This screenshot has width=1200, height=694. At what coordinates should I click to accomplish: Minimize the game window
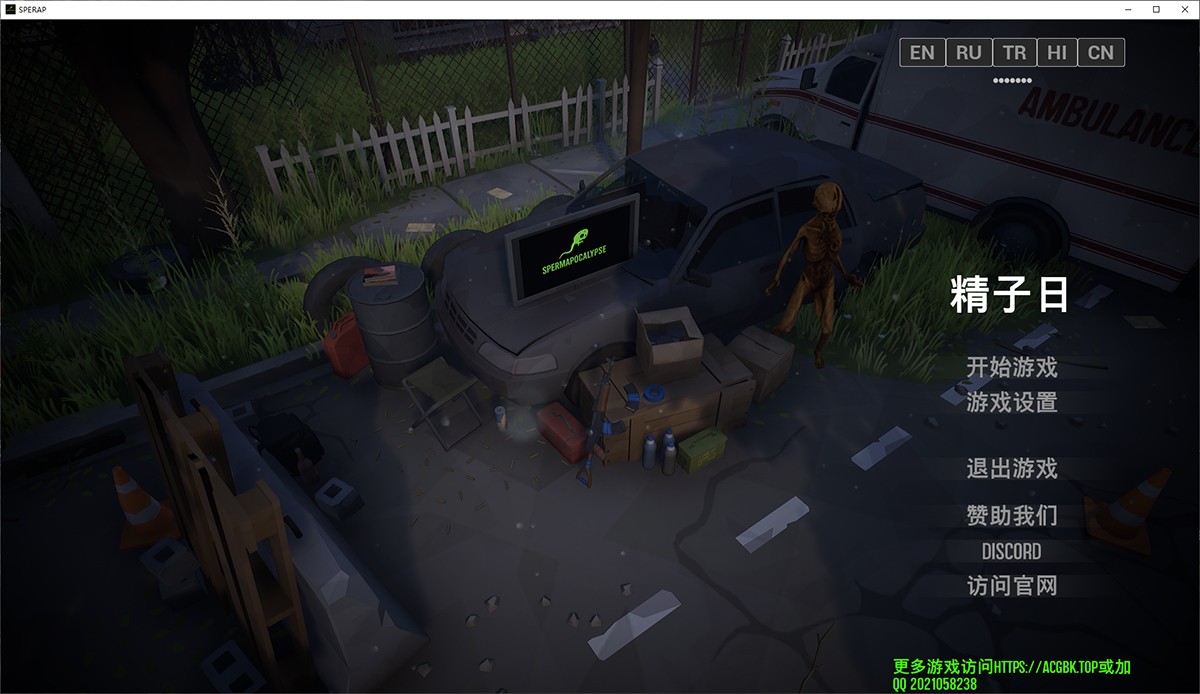(x=1129, y=9)
